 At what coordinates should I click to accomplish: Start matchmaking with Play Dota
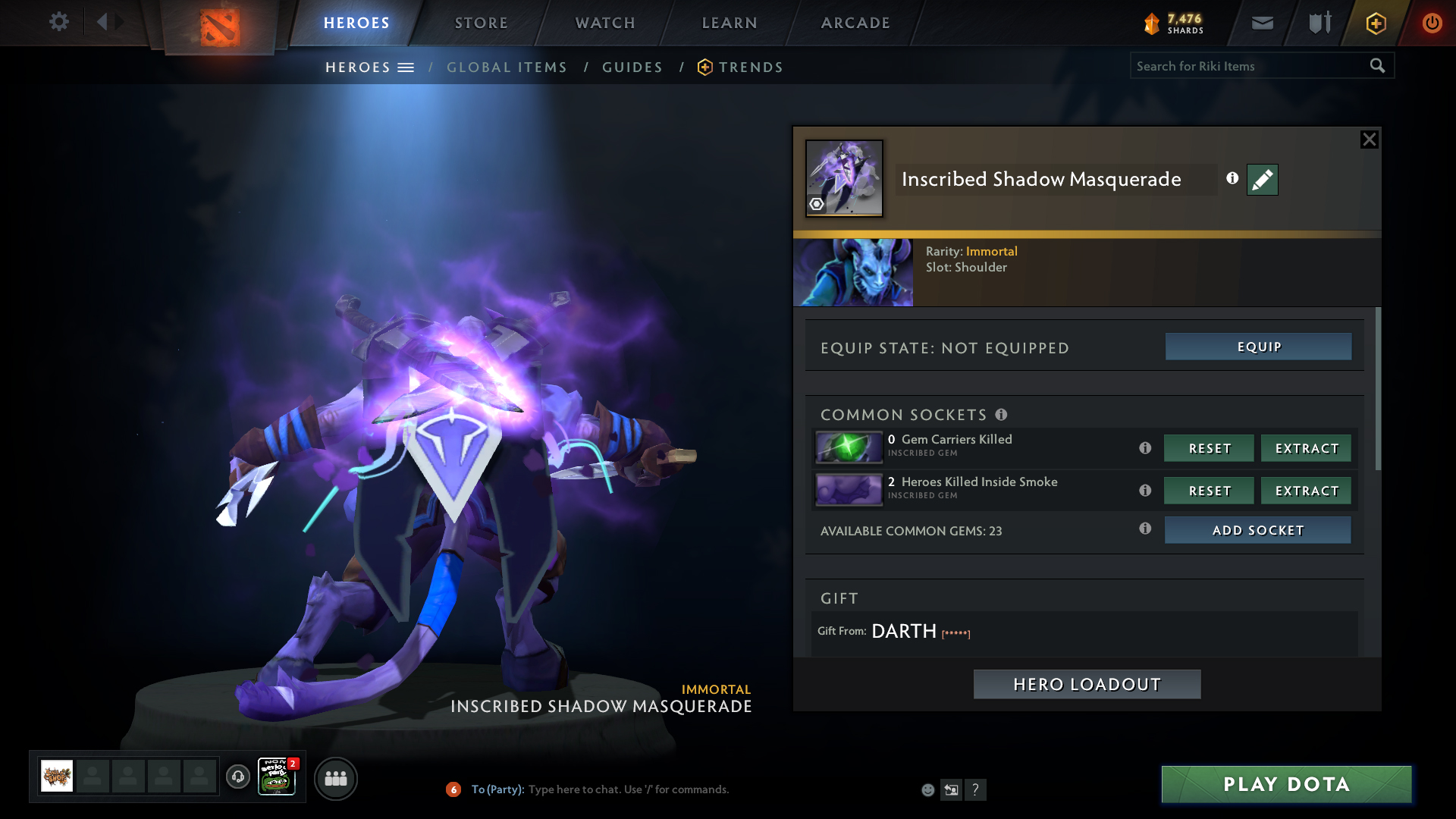(x=1286, y=784)
